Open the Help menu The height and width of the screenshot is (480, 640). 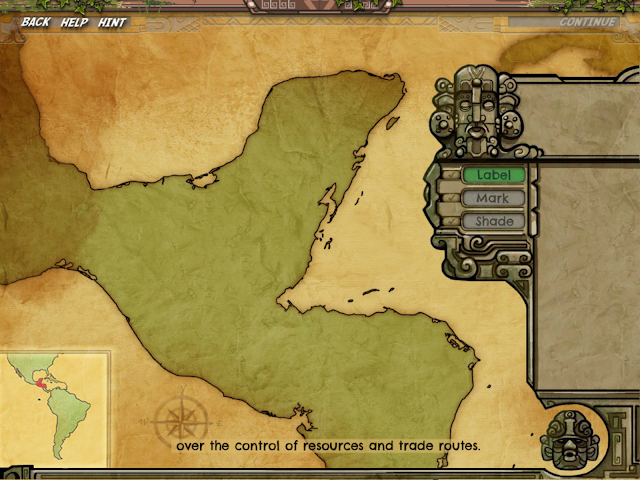pyautogui.click(x=74, y=22)
